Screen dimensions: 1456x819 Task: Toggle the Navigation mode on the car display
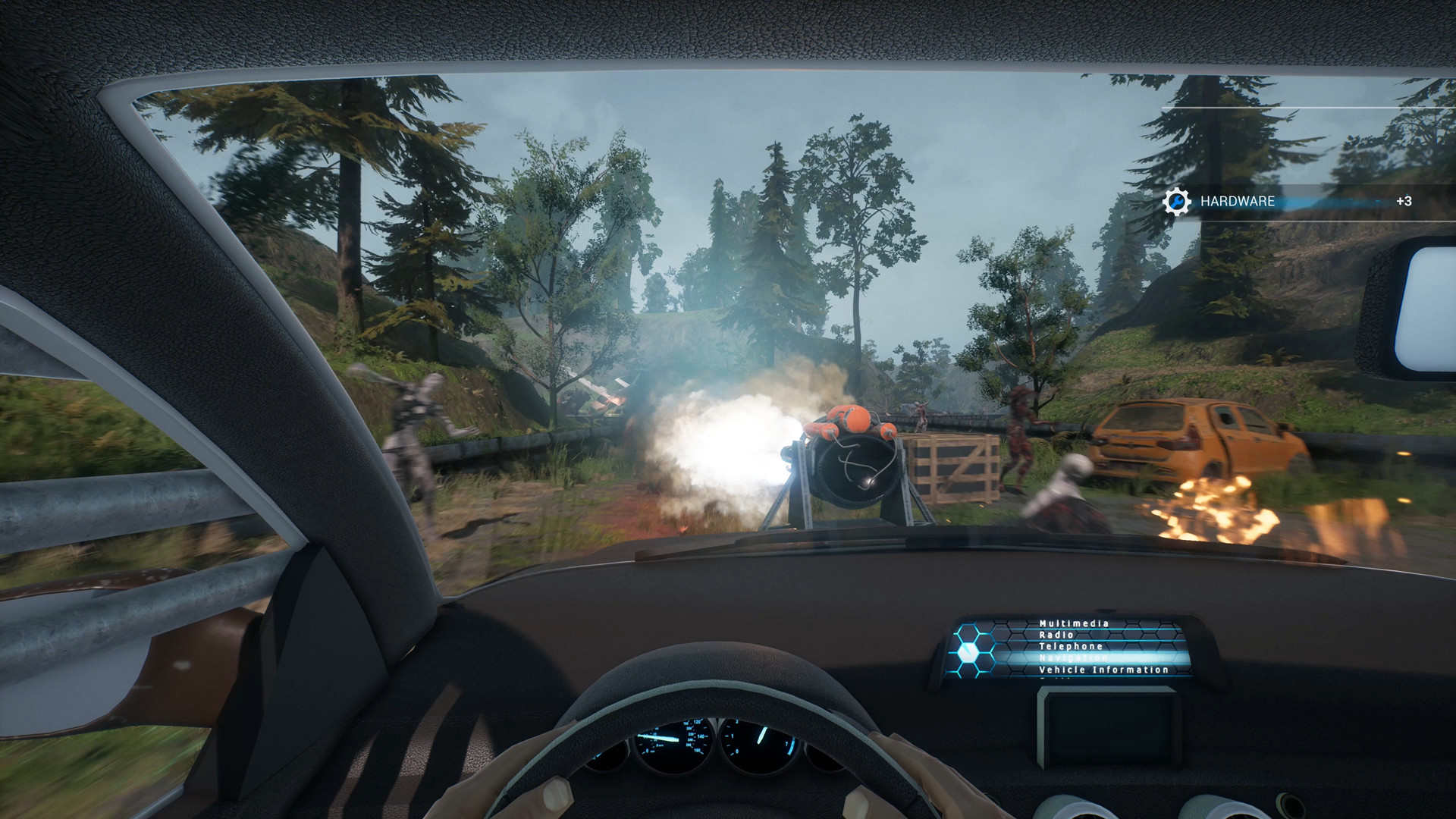(x=1073, y=658)
